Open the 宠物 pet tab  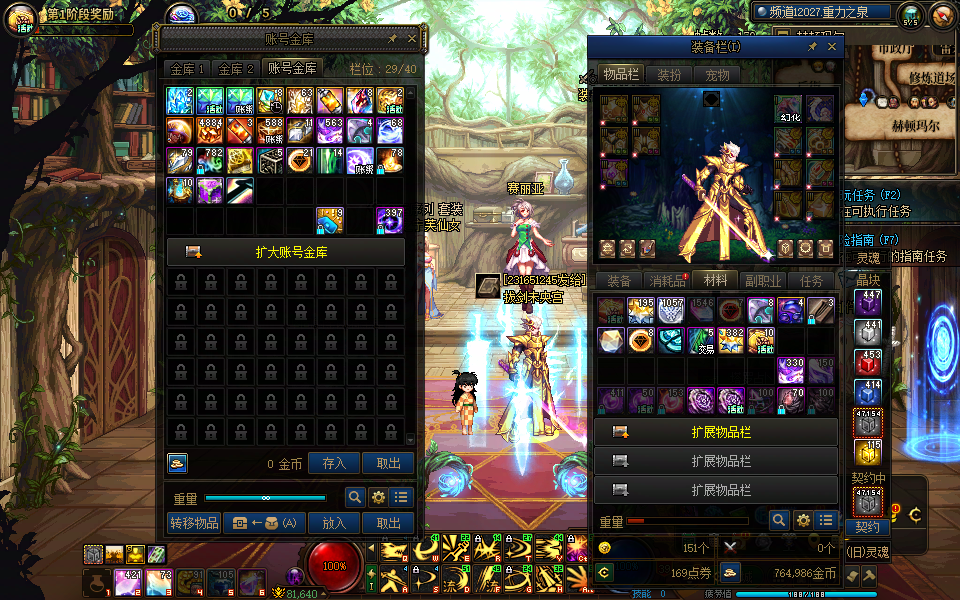tap(717, 75)
